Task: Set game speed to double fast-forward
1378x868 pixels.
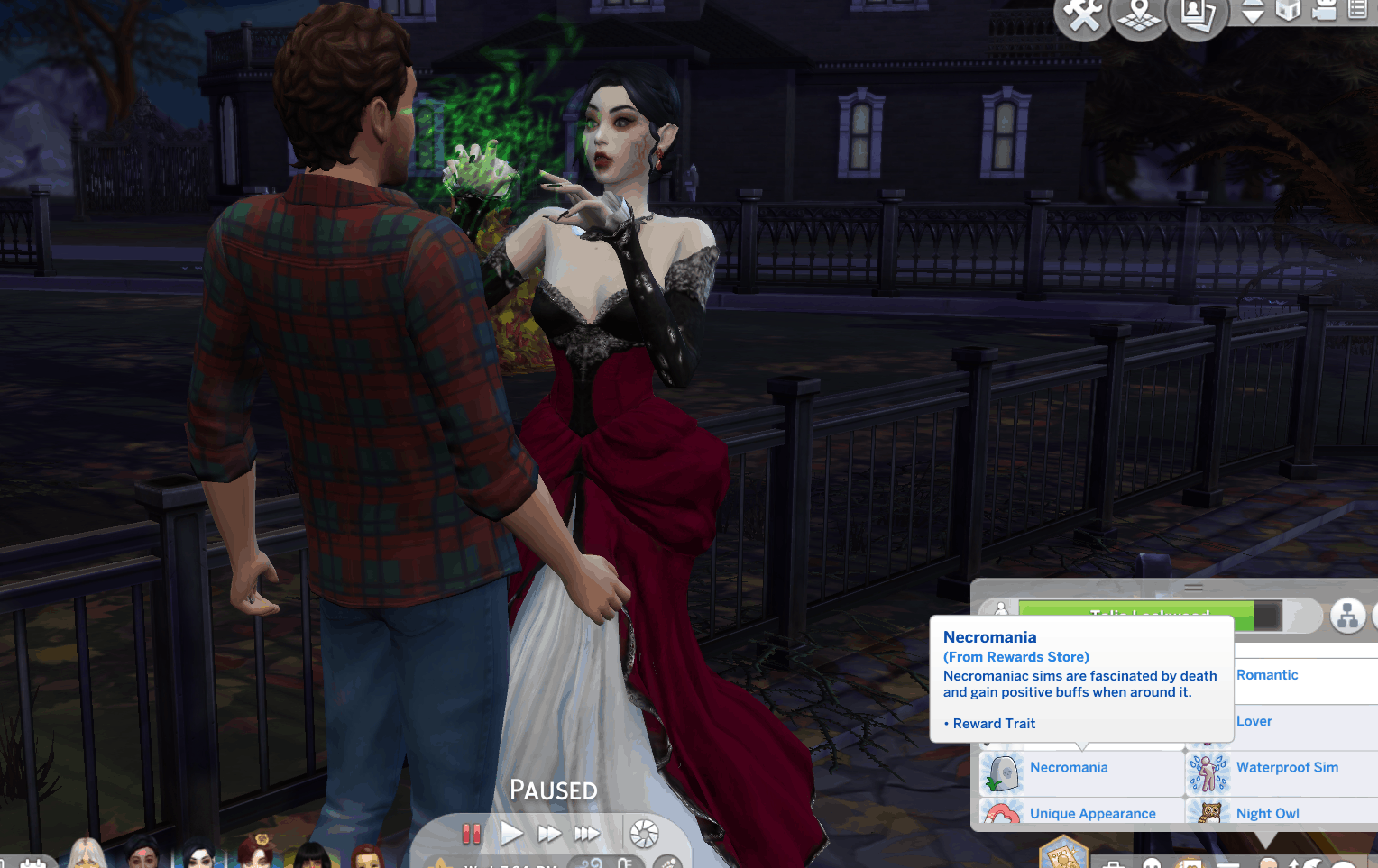Action: click(x=548, y=834)
